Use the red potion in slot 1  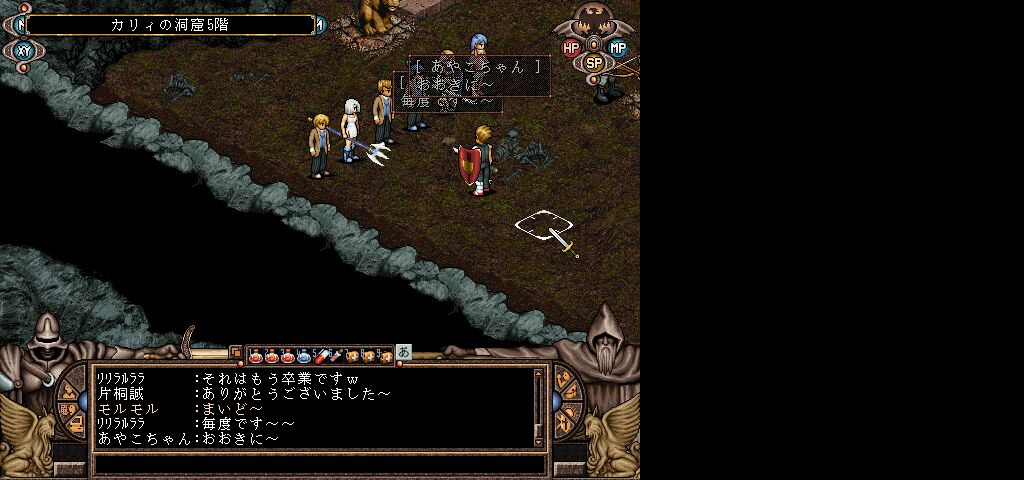click(255, 355)
